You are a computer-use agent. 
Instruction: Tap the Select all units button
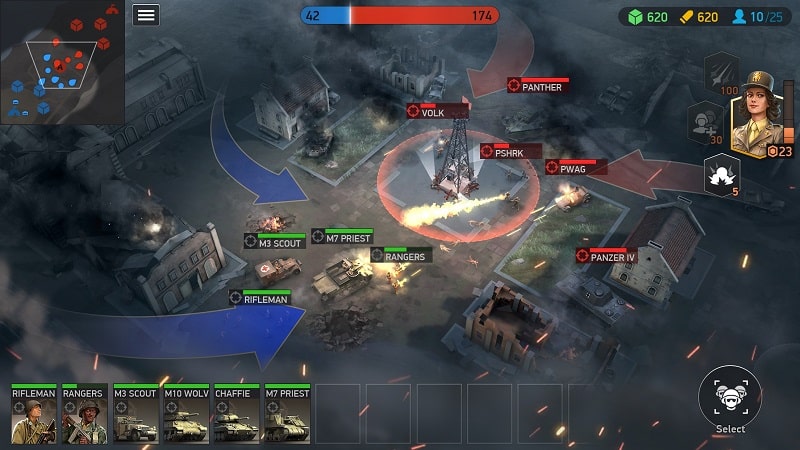(x=730, y=397)
